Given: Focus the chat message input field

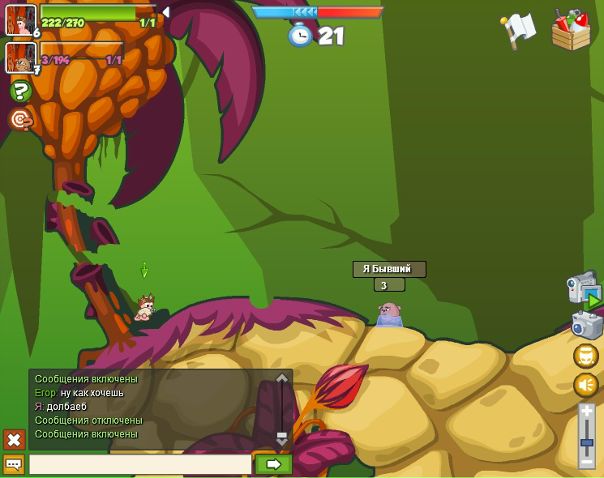Looking at the screenshot, I should point(140,464).
